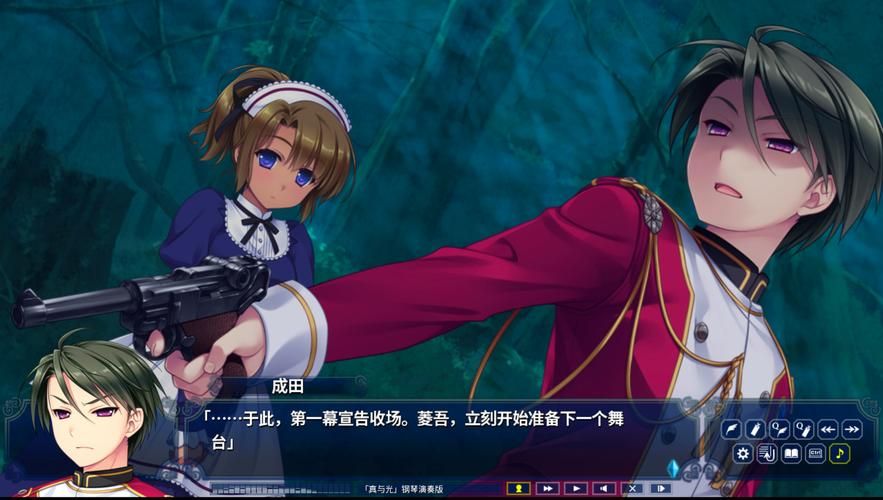Jump back with the double left arrow

point(828,429)
